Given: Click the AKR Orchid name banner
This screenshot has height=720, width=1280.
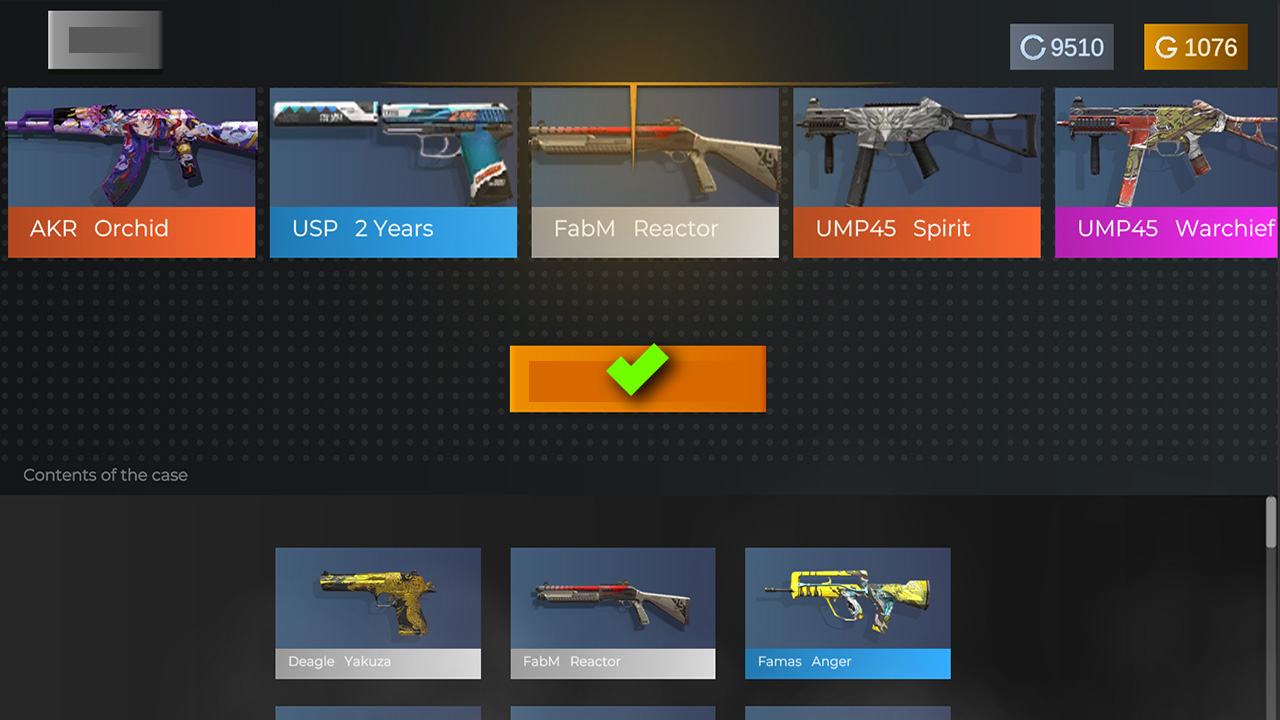Looking at the screenshot, I should pyautogui.click(x=131, y=228).
